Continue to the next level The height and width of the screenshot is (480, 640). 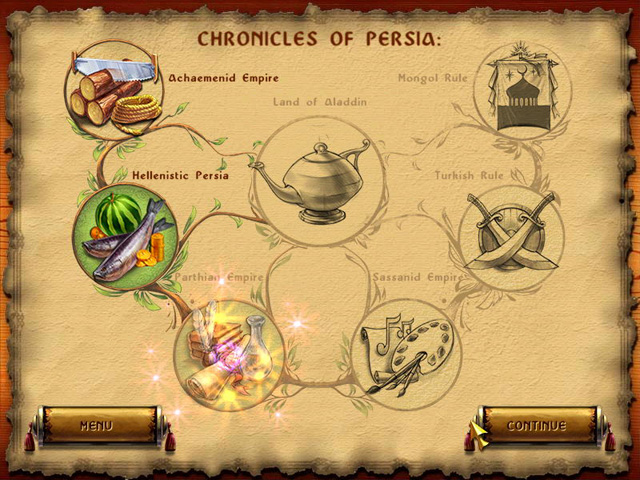tap(537, 426)
